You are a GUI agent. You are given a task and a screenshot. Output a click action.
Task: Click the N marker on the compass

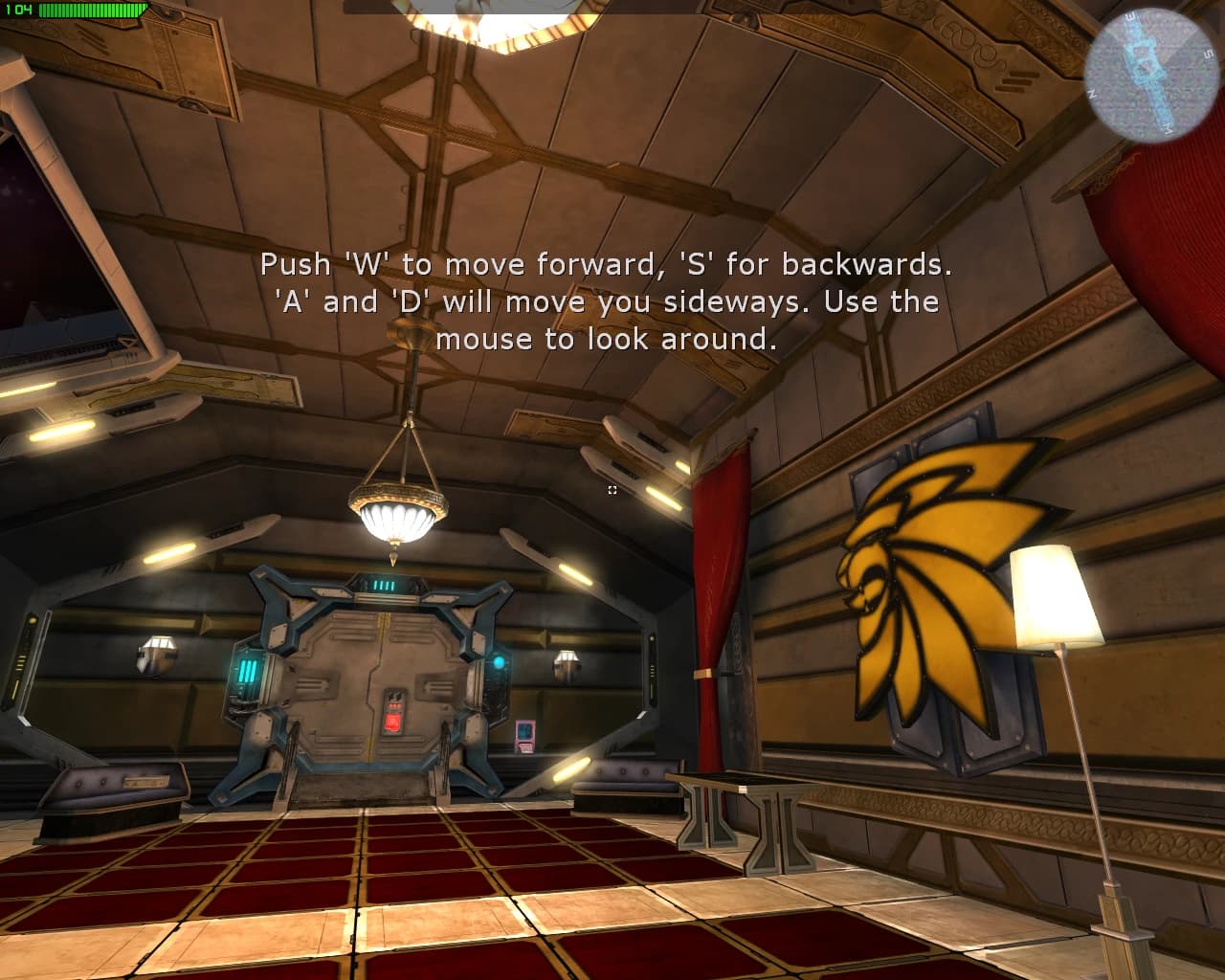tap(1093, 93)
